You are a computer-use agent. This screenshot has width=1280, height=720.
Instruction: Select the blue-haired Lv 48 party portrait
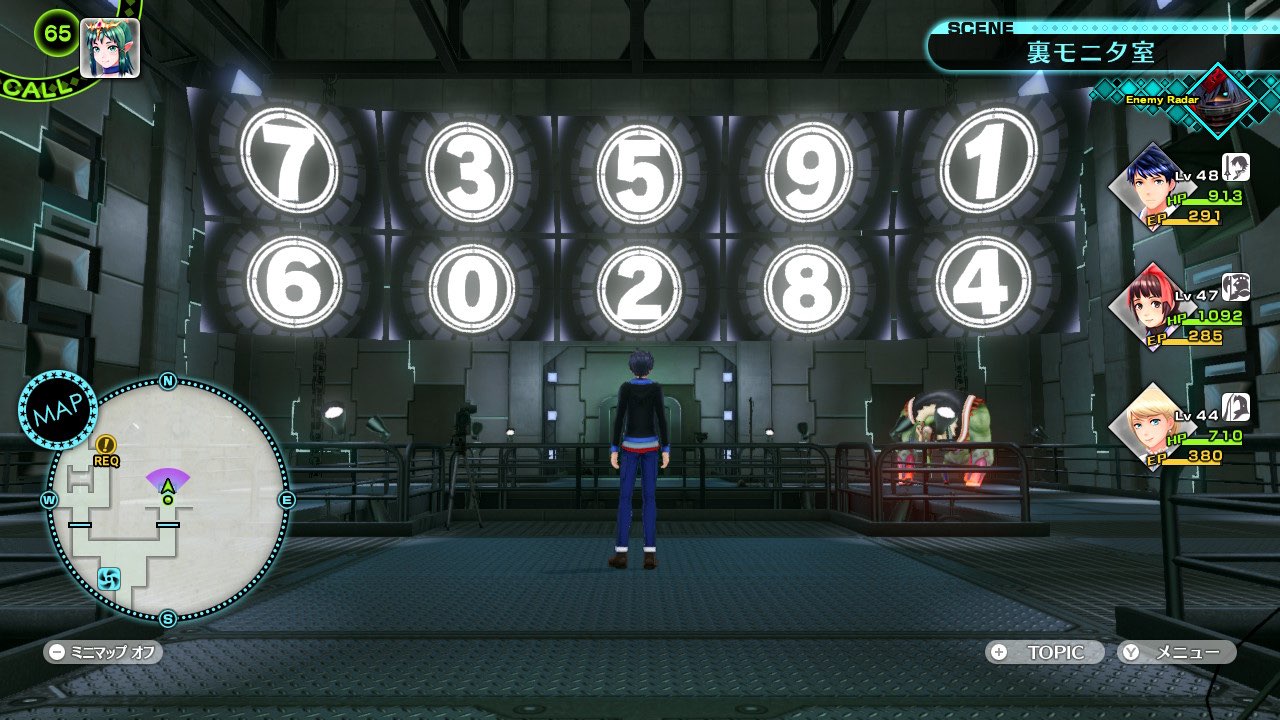1153,186
